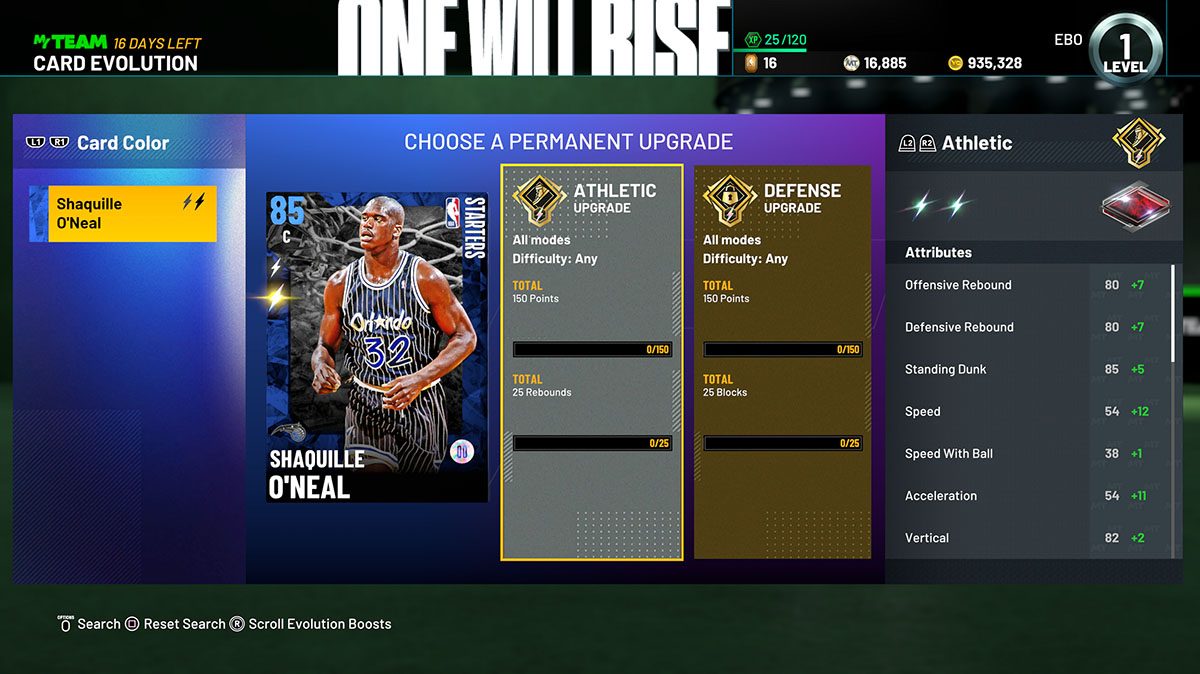This screenshot has width=1200, height=674.
Task: Click the red gem reward icon
Action: 1130,206
